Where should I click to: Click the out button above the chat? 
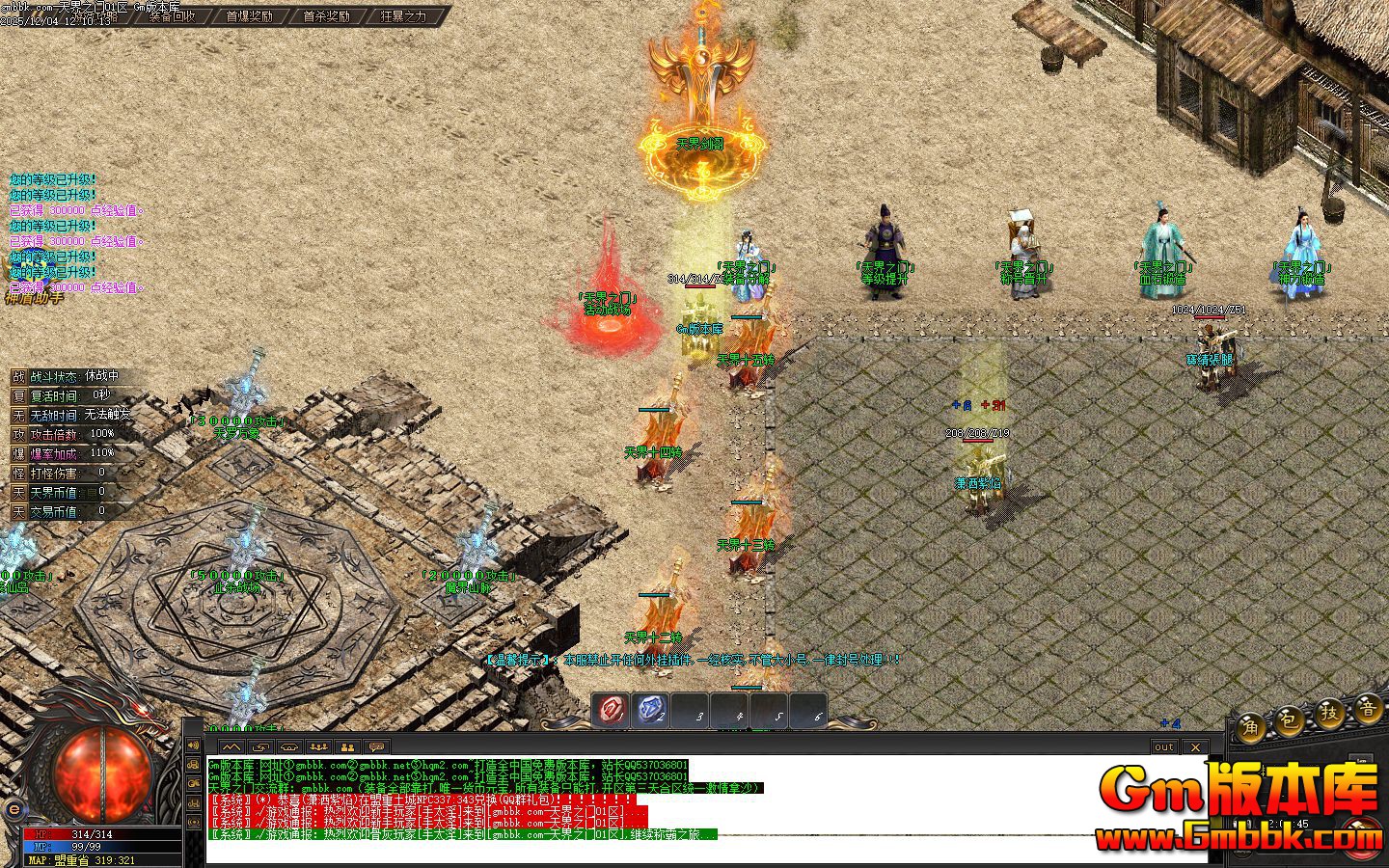pyautogui.click(x=1164, y=746)
